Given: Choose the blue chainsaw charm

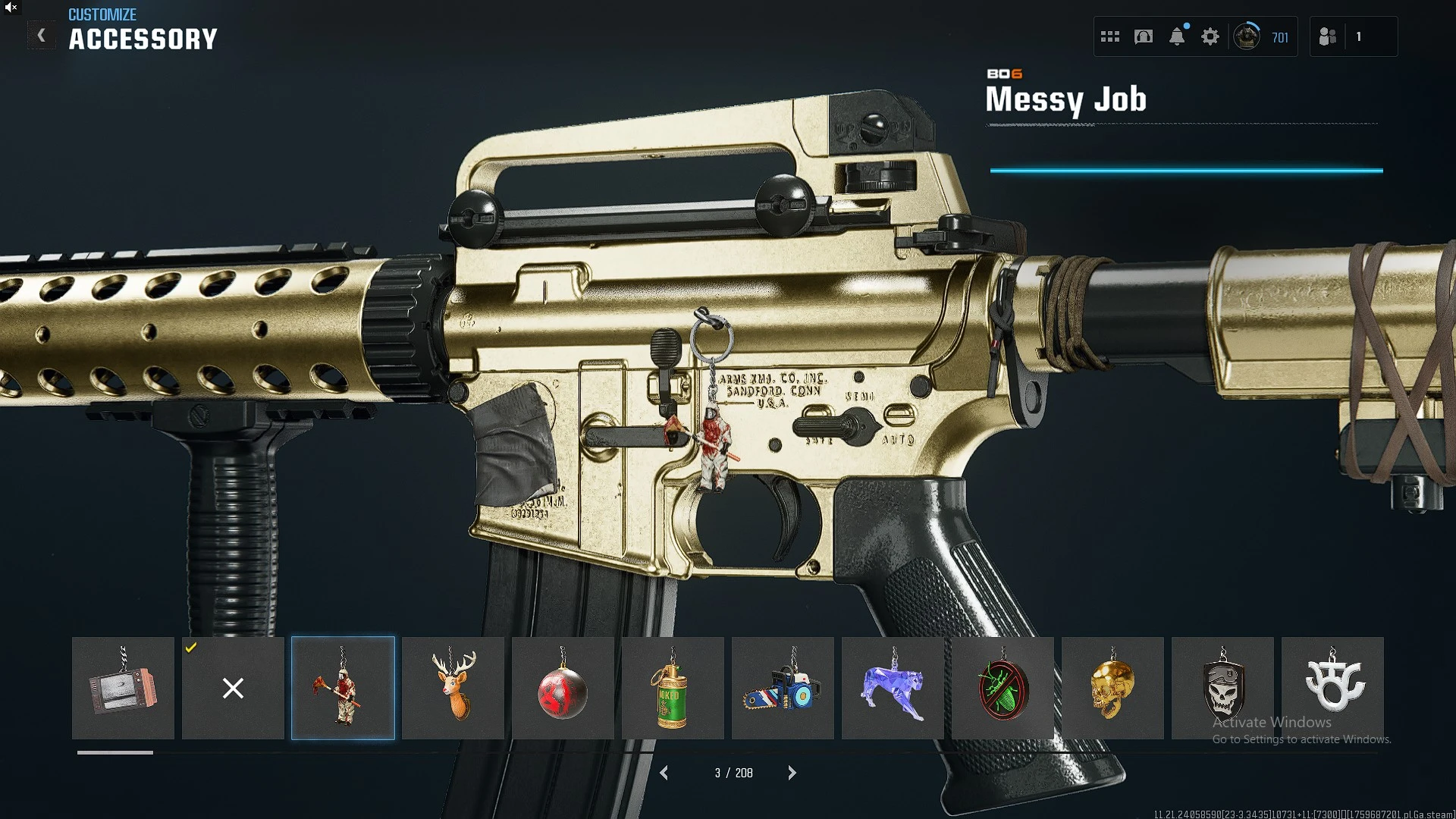Looking at the screenshot, I should [783, 688].
